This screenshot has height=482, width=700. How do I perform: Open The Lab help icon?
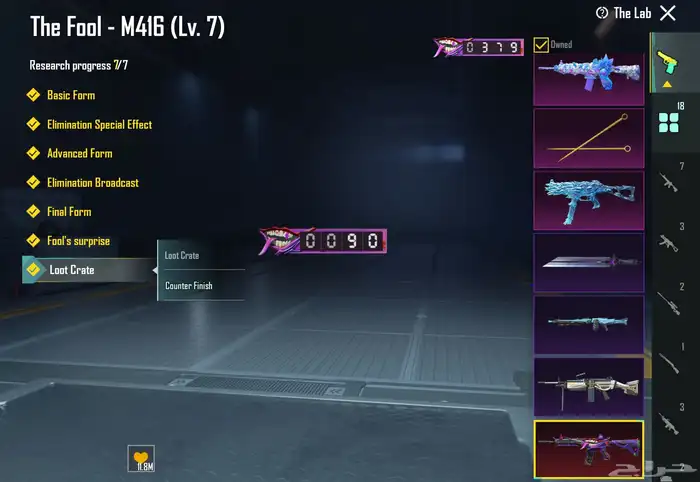(602, 13)
